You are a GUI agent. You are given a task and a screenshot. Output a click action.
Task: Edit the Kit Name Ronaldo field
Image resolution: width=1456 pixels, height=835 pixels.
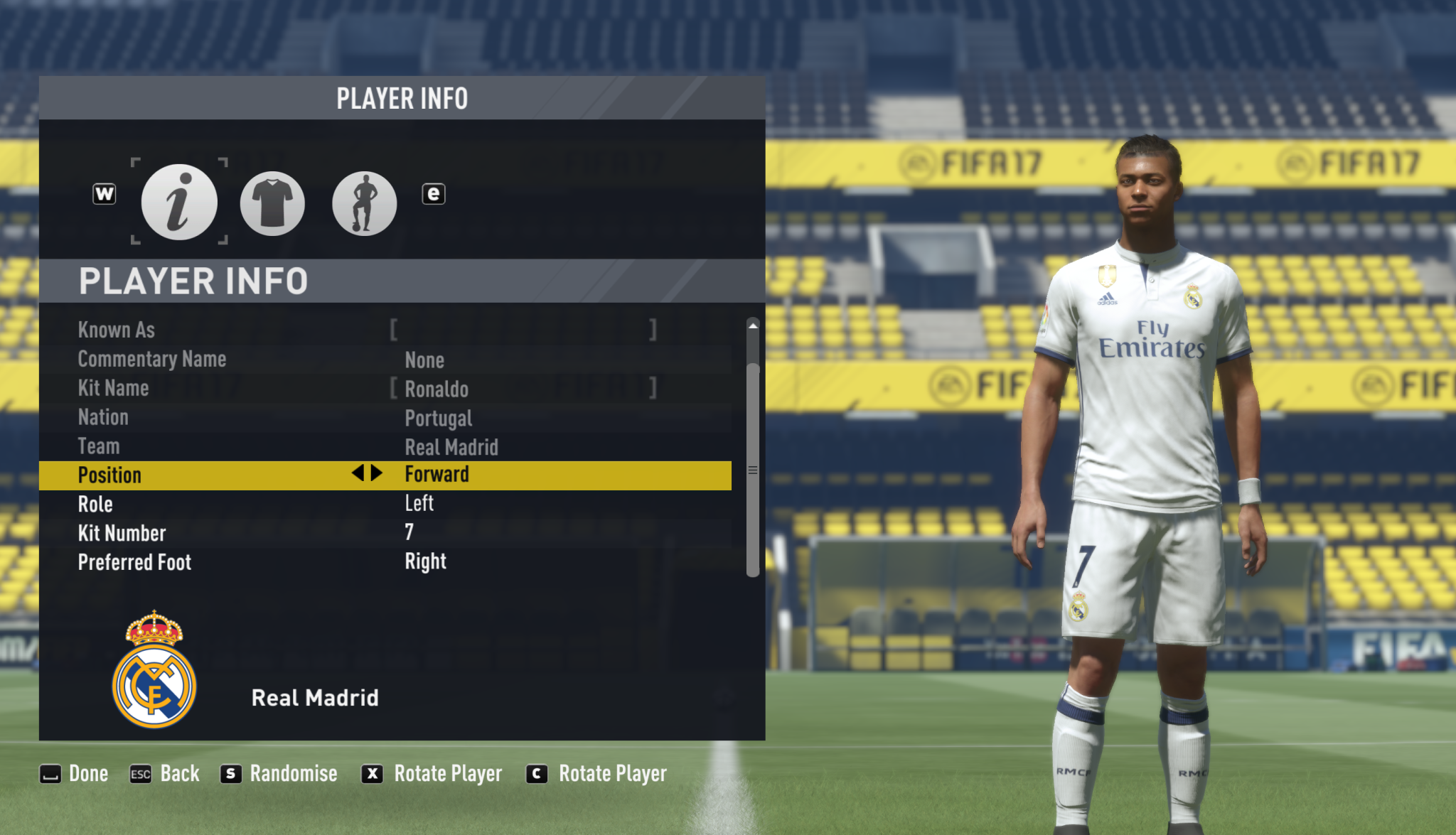pos(523,389)
